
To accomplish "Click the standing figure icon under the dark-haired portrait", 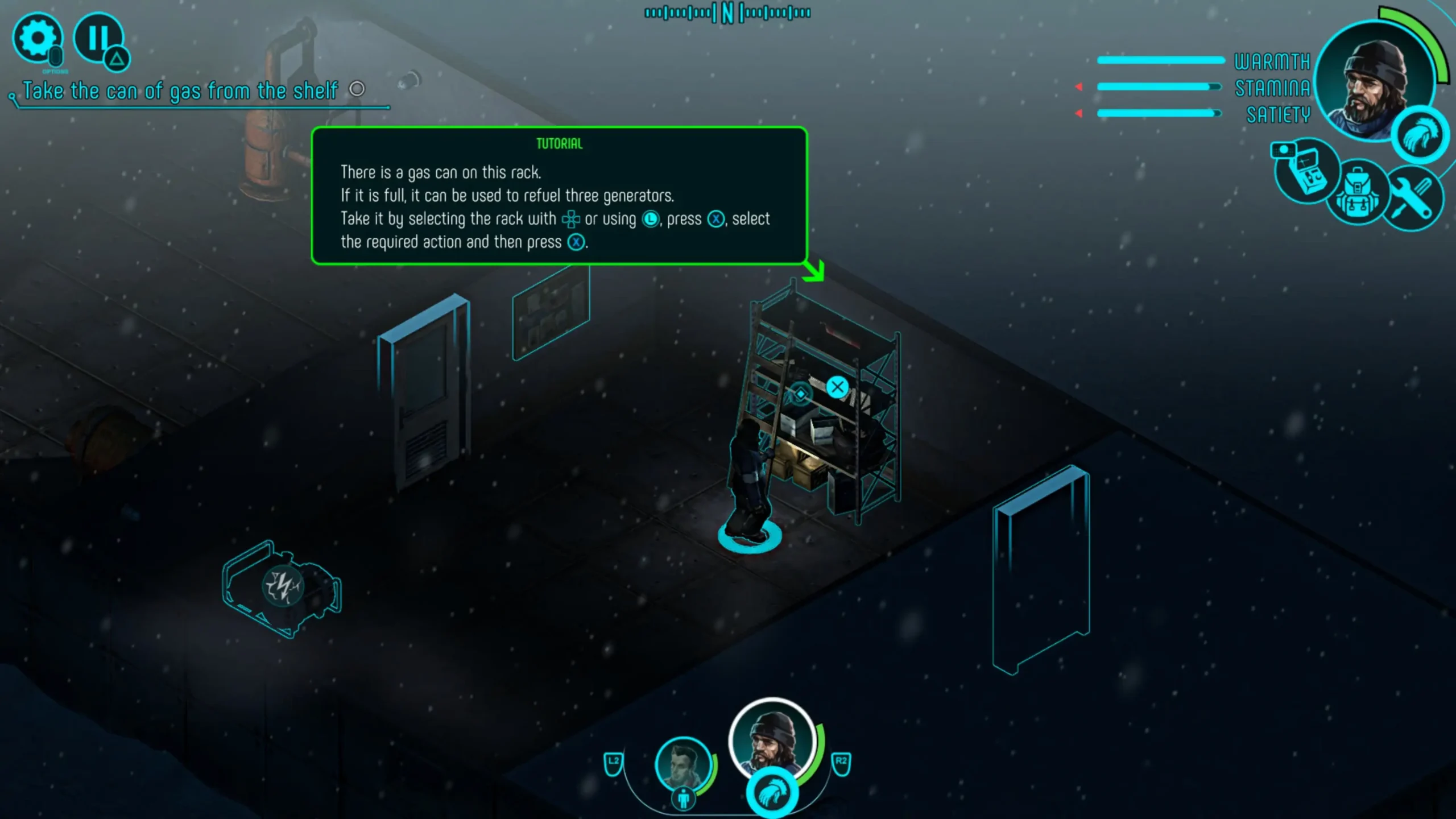I will pos(684,799).
